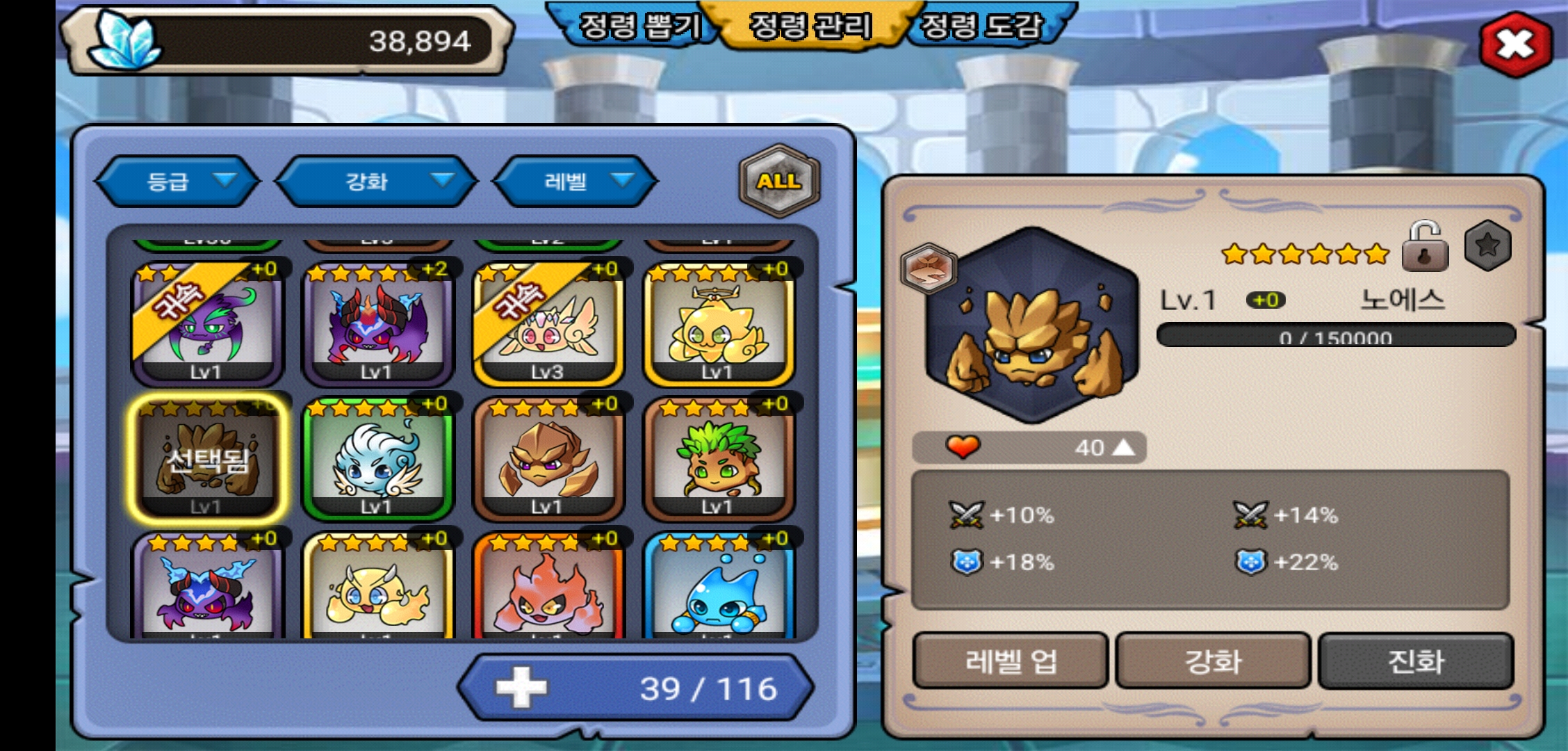Viewport: 1568px width, 751px height.
Task: Activate the 진화 evolve button
Action: [1416, 661]
